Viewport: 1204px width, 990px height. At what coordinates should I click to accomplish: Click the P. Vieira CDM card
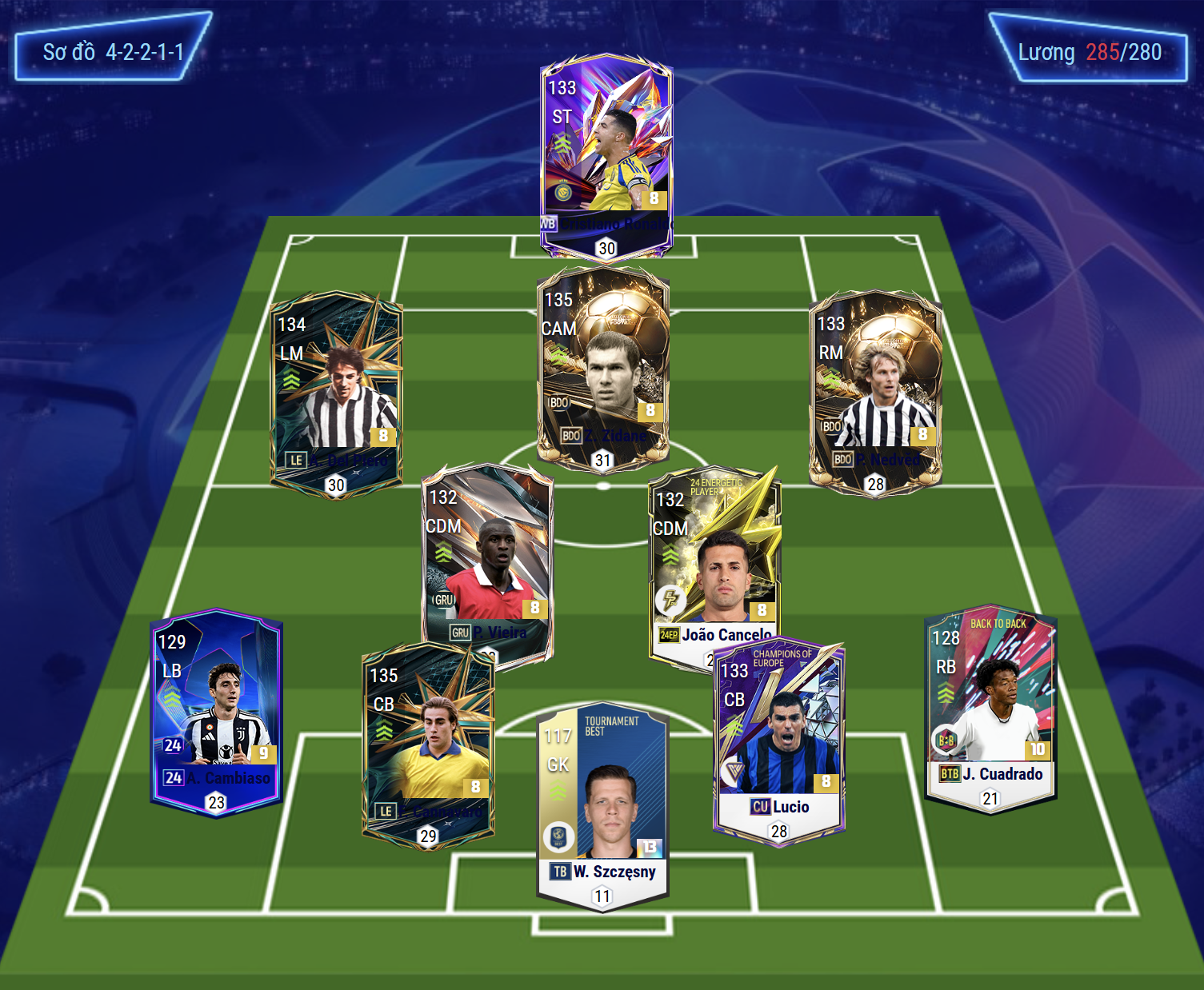click(487, 560)
